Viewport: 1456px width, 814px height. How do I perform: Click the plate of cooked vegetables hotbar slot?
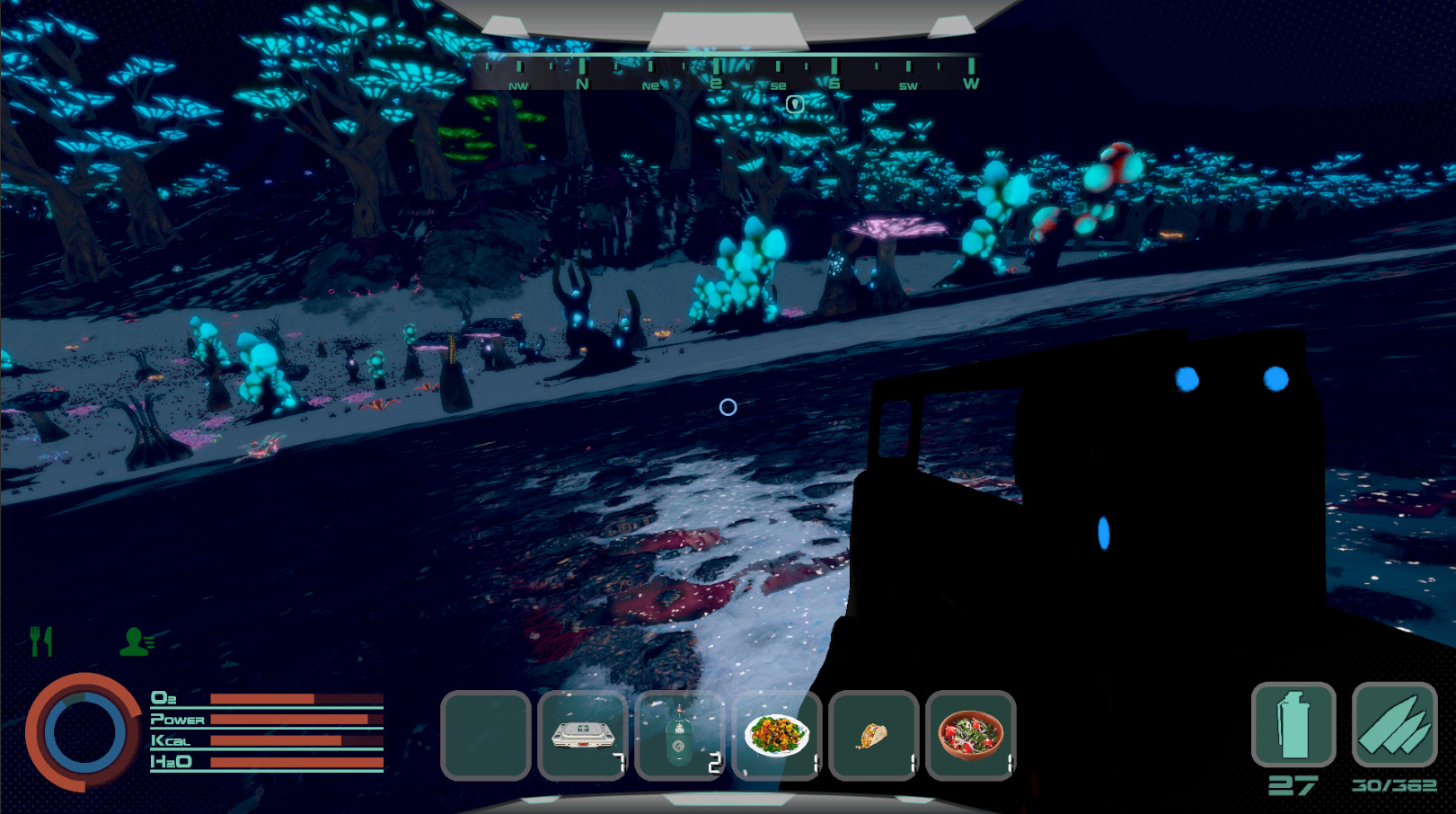click(777, 735)
